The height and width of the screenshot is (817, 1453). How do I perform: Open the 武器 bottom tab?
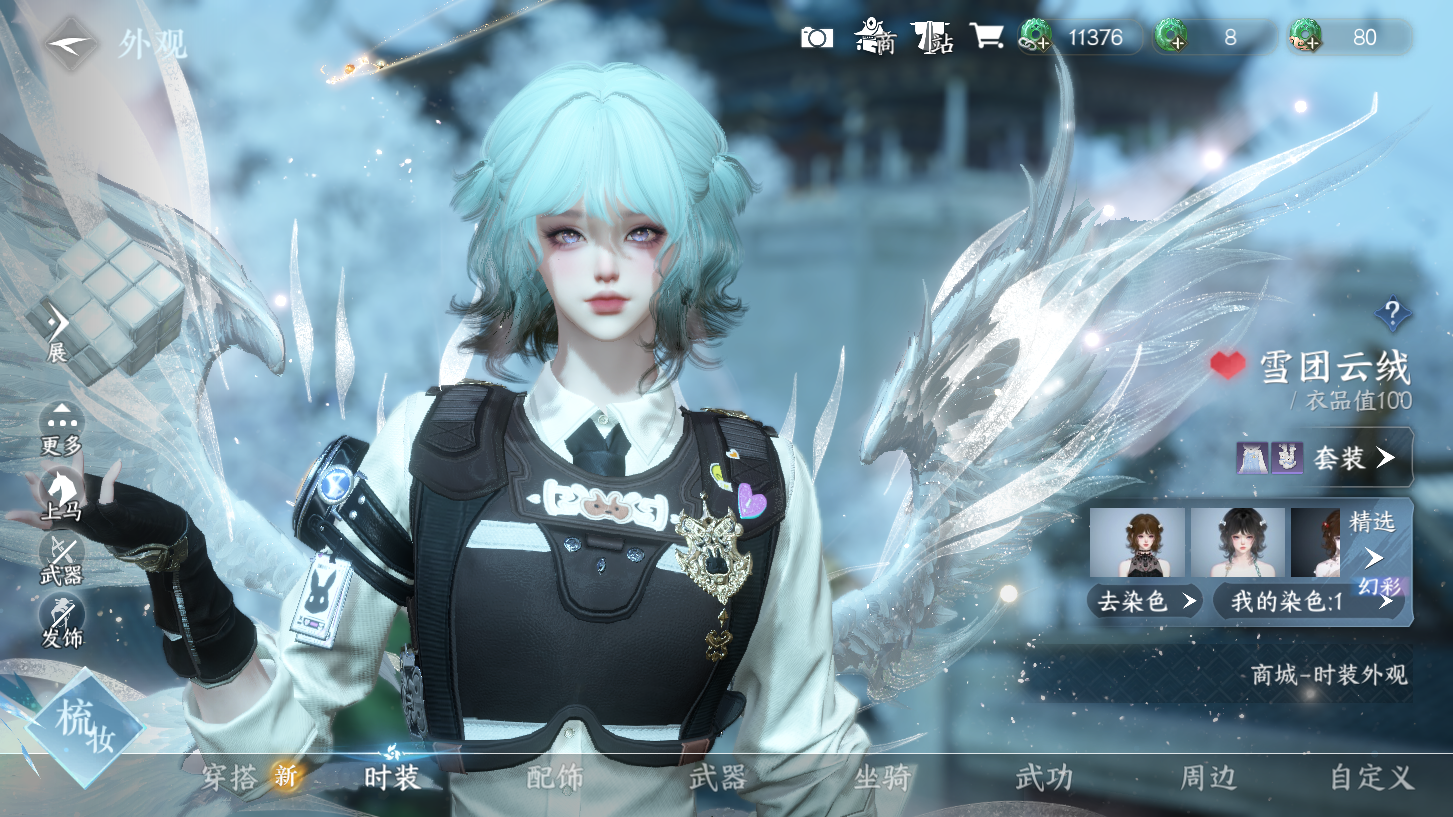point(718,777)
